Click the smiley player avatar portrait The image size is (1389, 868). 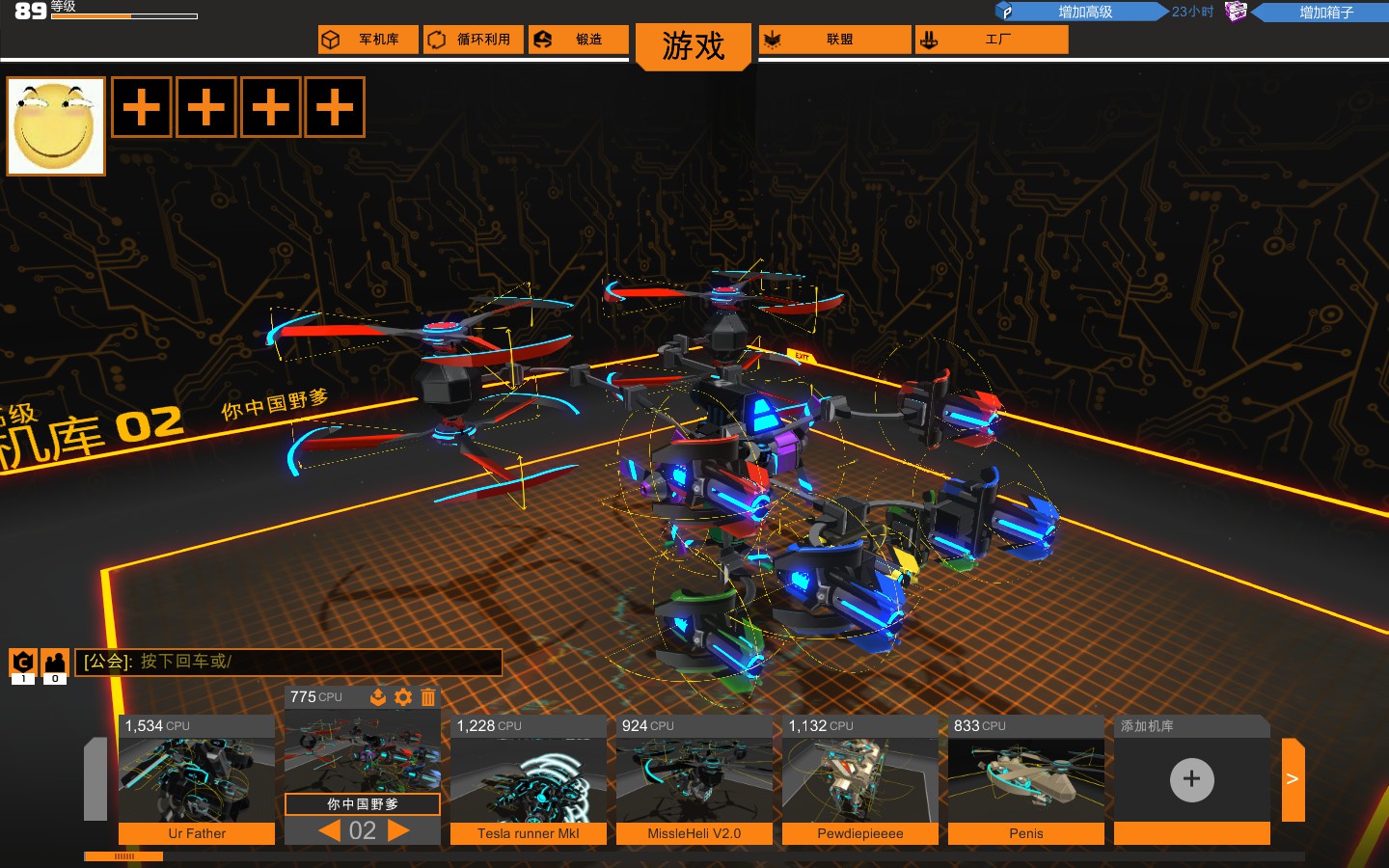55,125
